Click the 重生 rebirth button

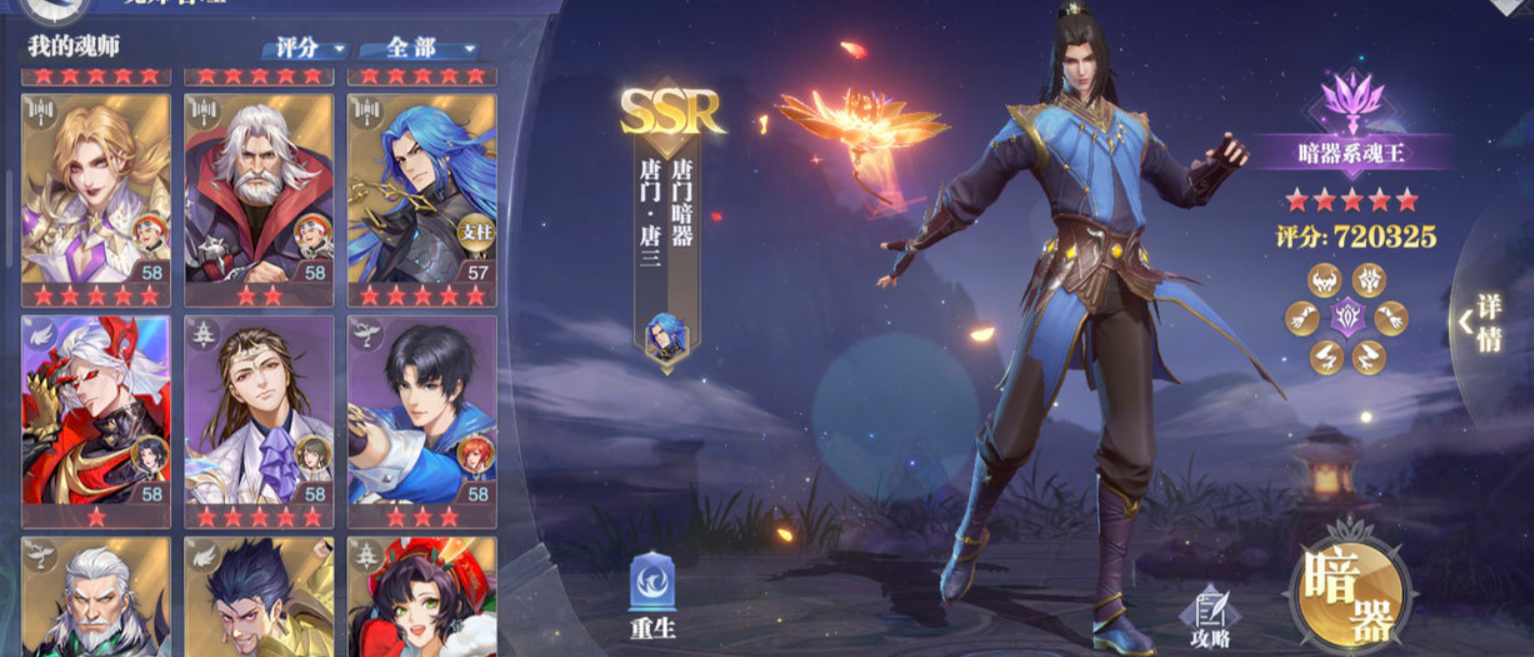(653, 596)
